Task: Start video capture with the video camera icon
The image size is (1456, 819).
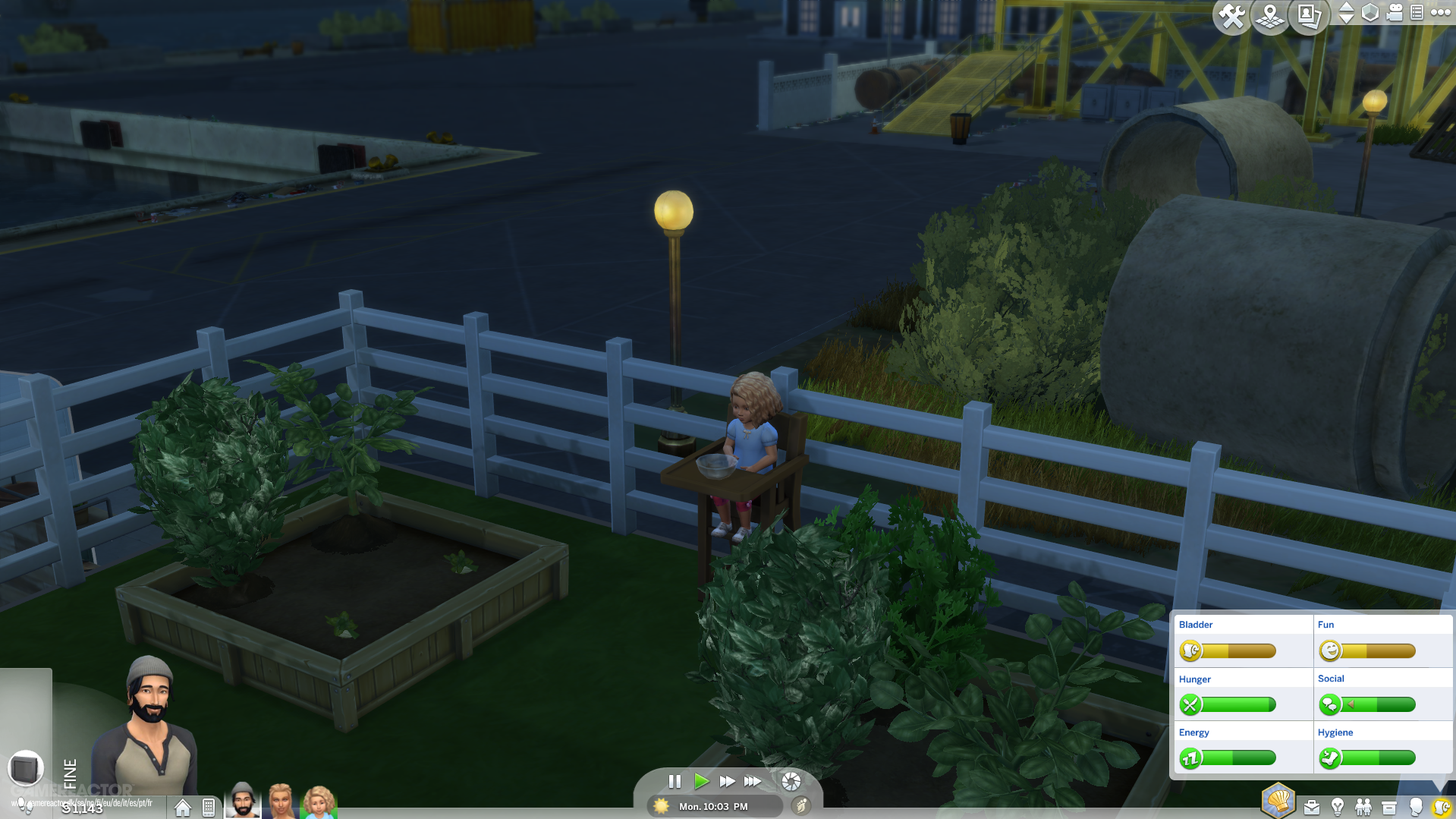Action: pos(1394,13)
